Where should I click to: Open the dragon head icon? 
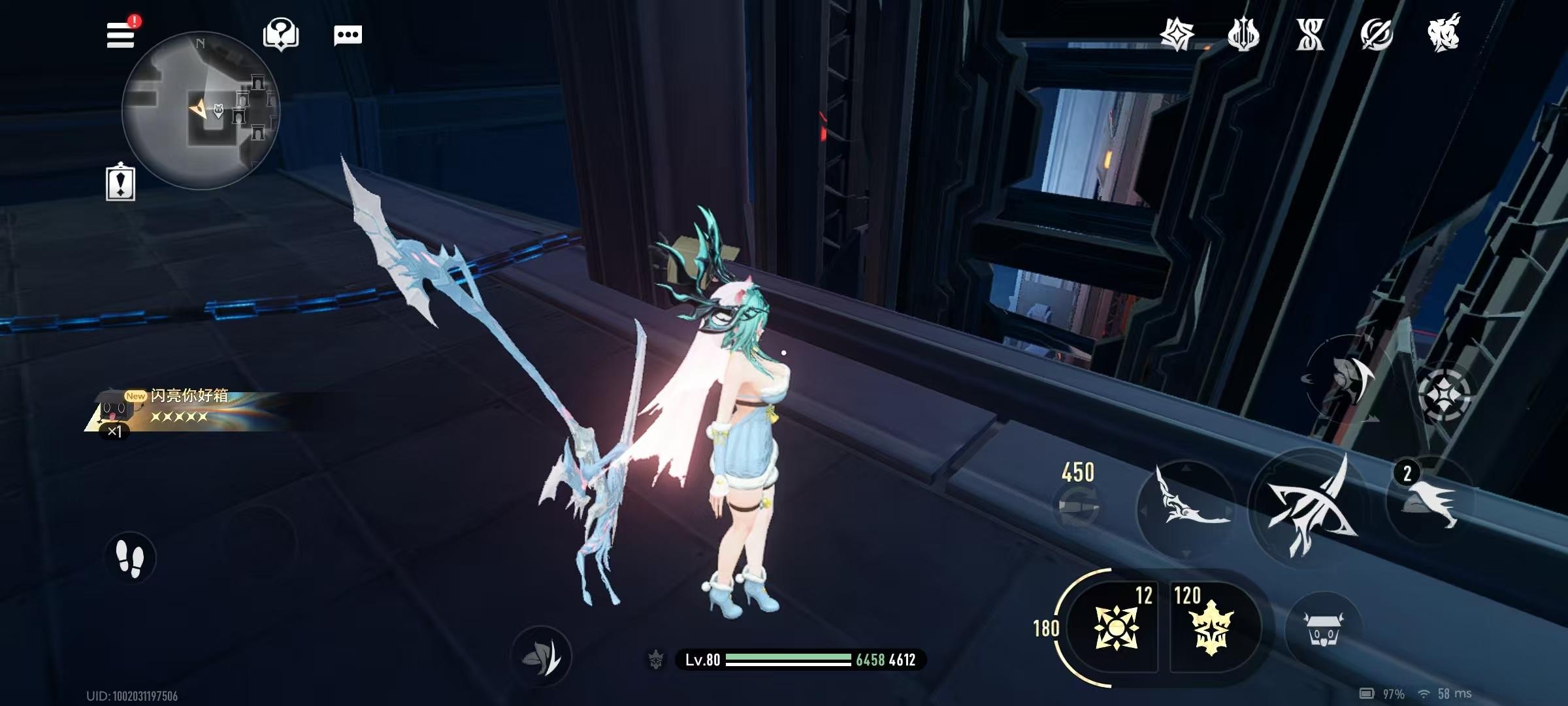point(1443,33)
